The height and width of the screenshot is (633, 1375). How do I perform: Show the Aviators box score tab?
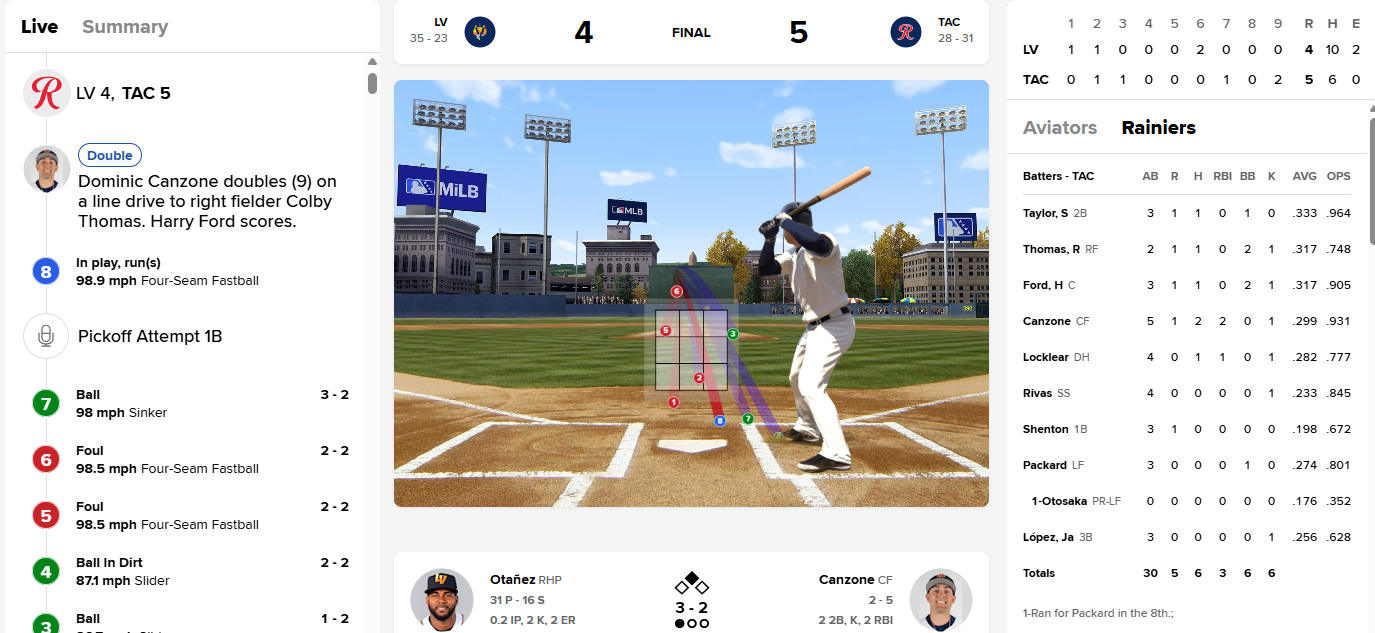click(1060, 128)
